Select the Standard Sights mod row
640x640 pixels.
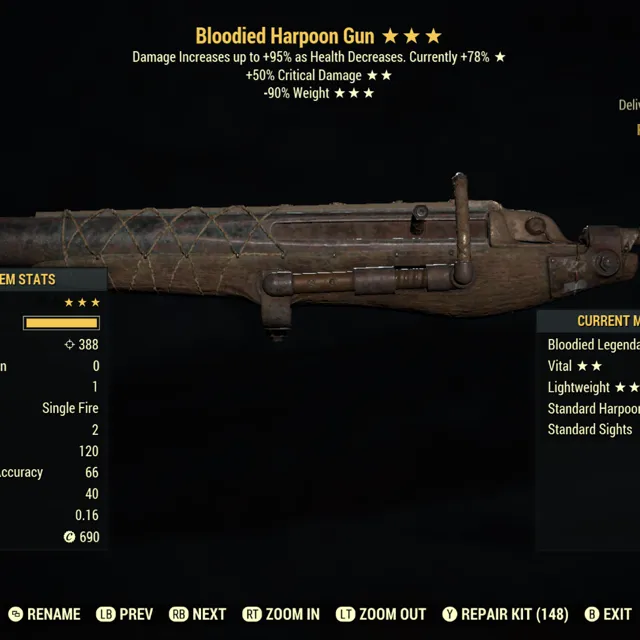point(590,429)
